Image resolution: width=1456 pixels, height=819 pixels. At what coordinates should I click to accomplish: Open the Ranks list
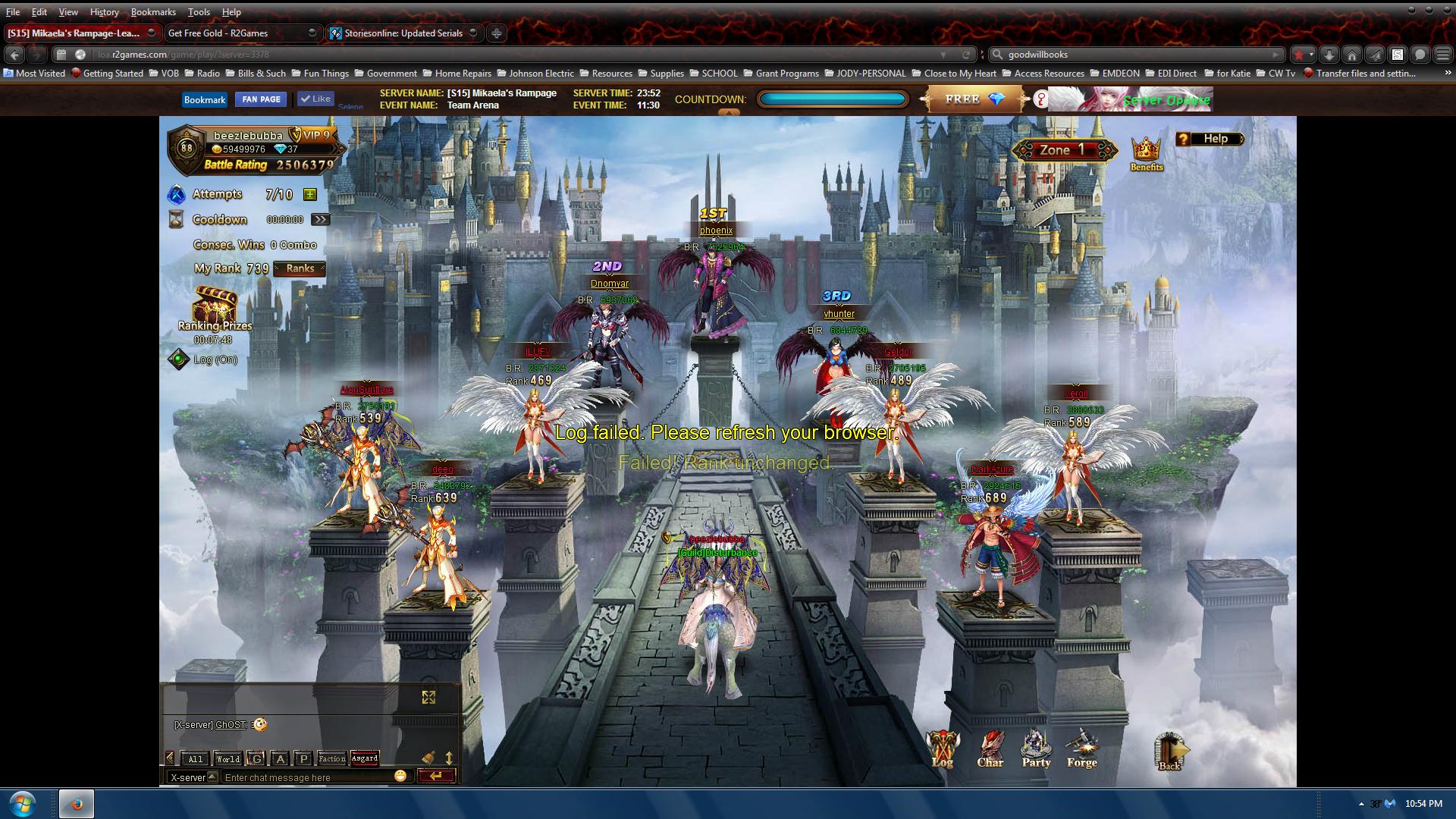coord(300,268)
